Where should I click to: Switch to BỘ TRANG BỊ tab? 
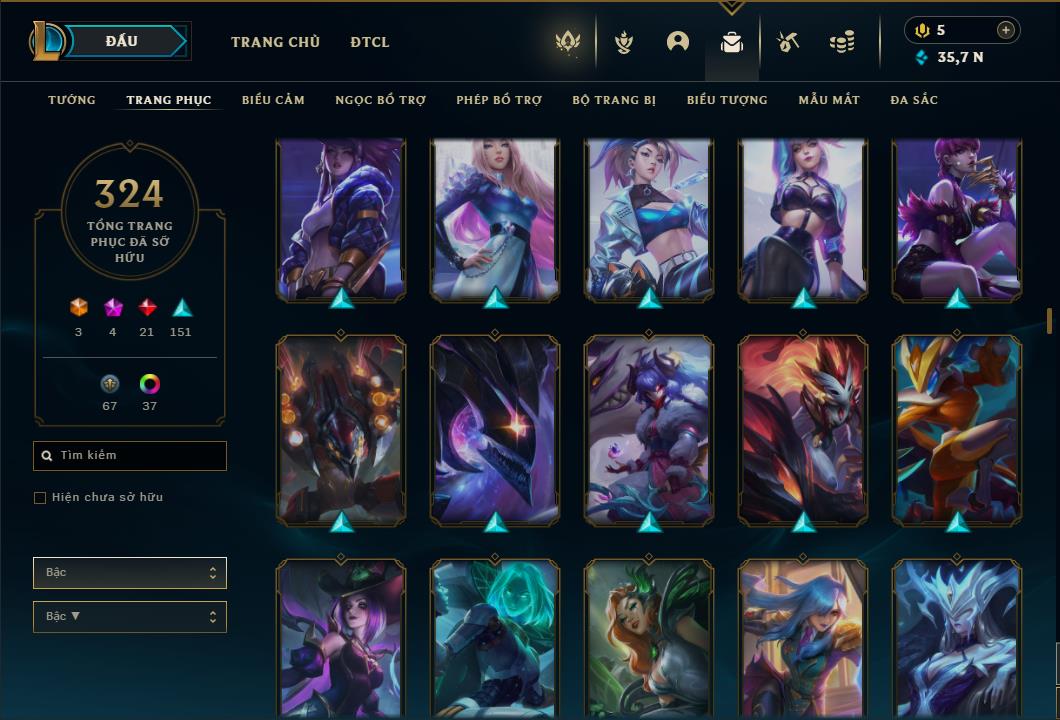tap(614, 100)
